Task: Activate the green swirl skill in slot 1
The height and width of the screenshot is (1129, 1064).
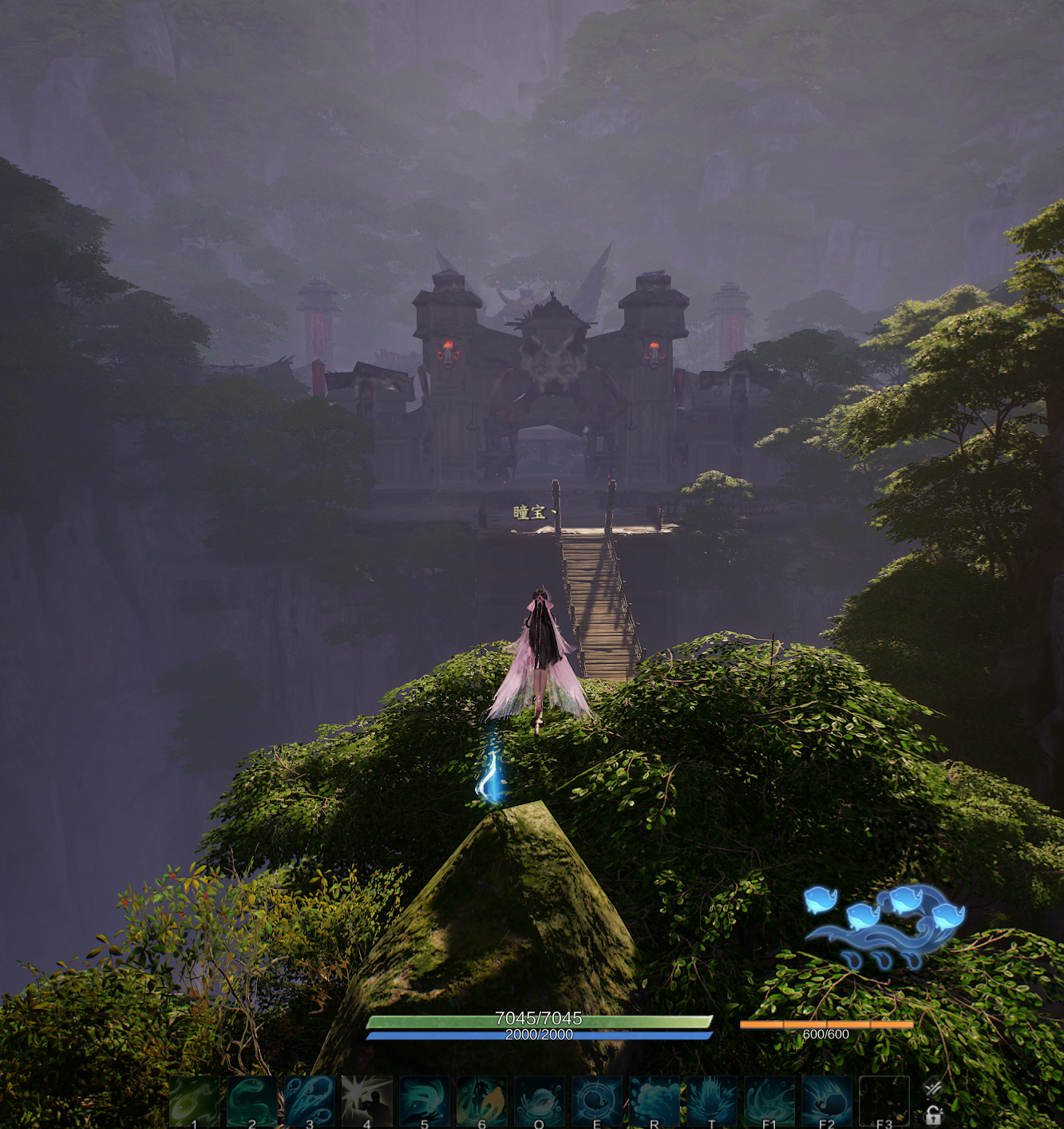Action: click(194, 1102)
